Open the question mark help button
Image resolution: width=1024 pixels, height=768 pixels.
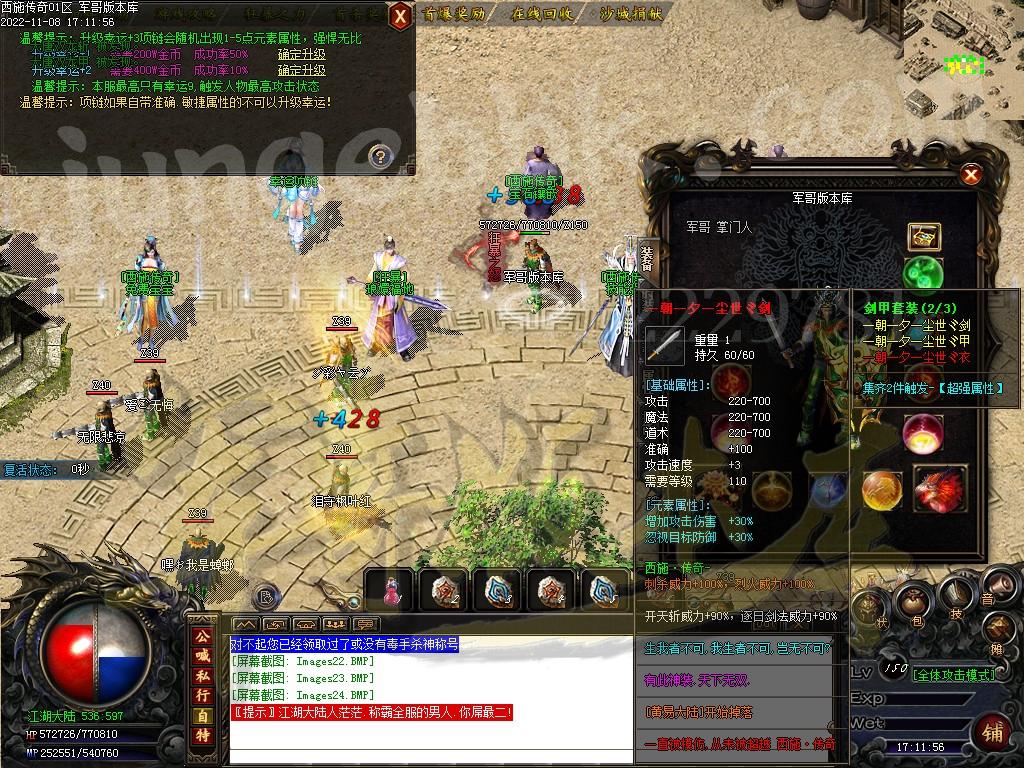click(x=379, y=155)
